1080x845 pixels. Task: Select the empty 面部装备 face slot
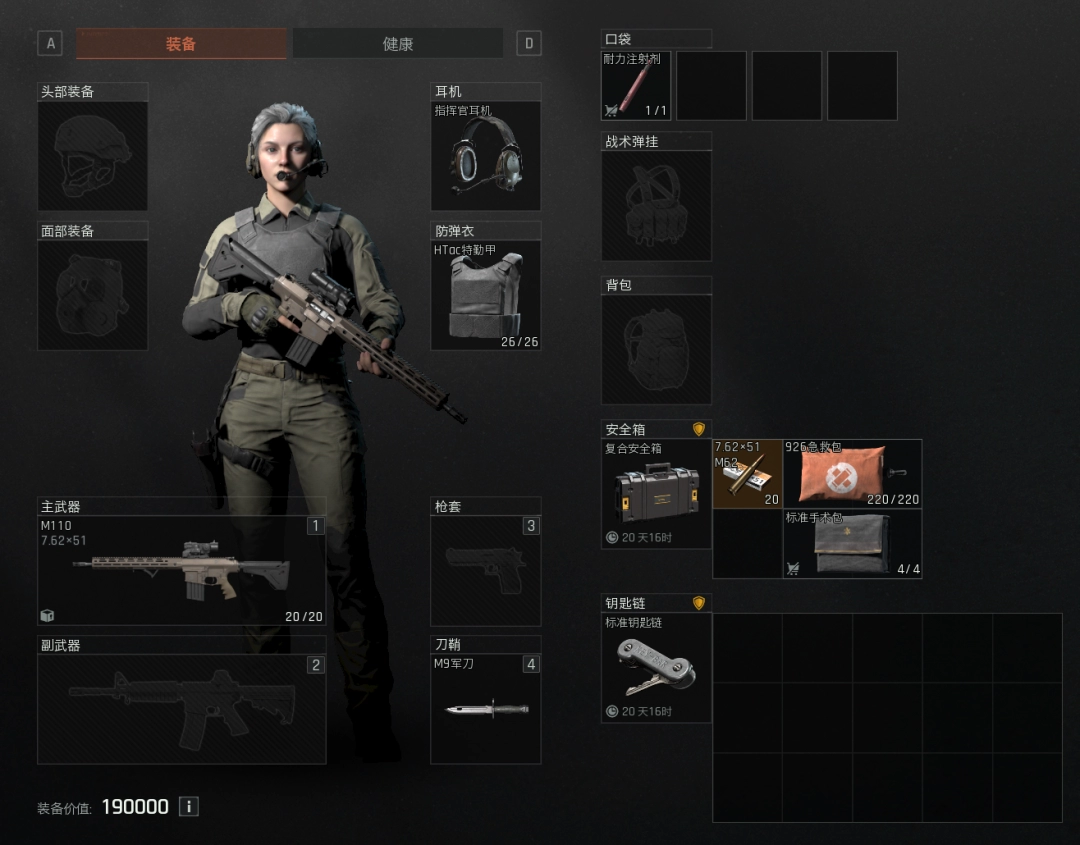(92, 295)
